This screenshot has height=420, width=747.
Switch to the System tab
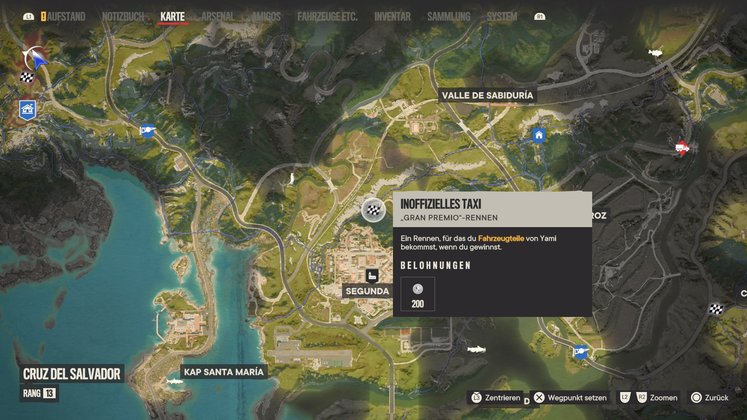(x=501, y=16)
